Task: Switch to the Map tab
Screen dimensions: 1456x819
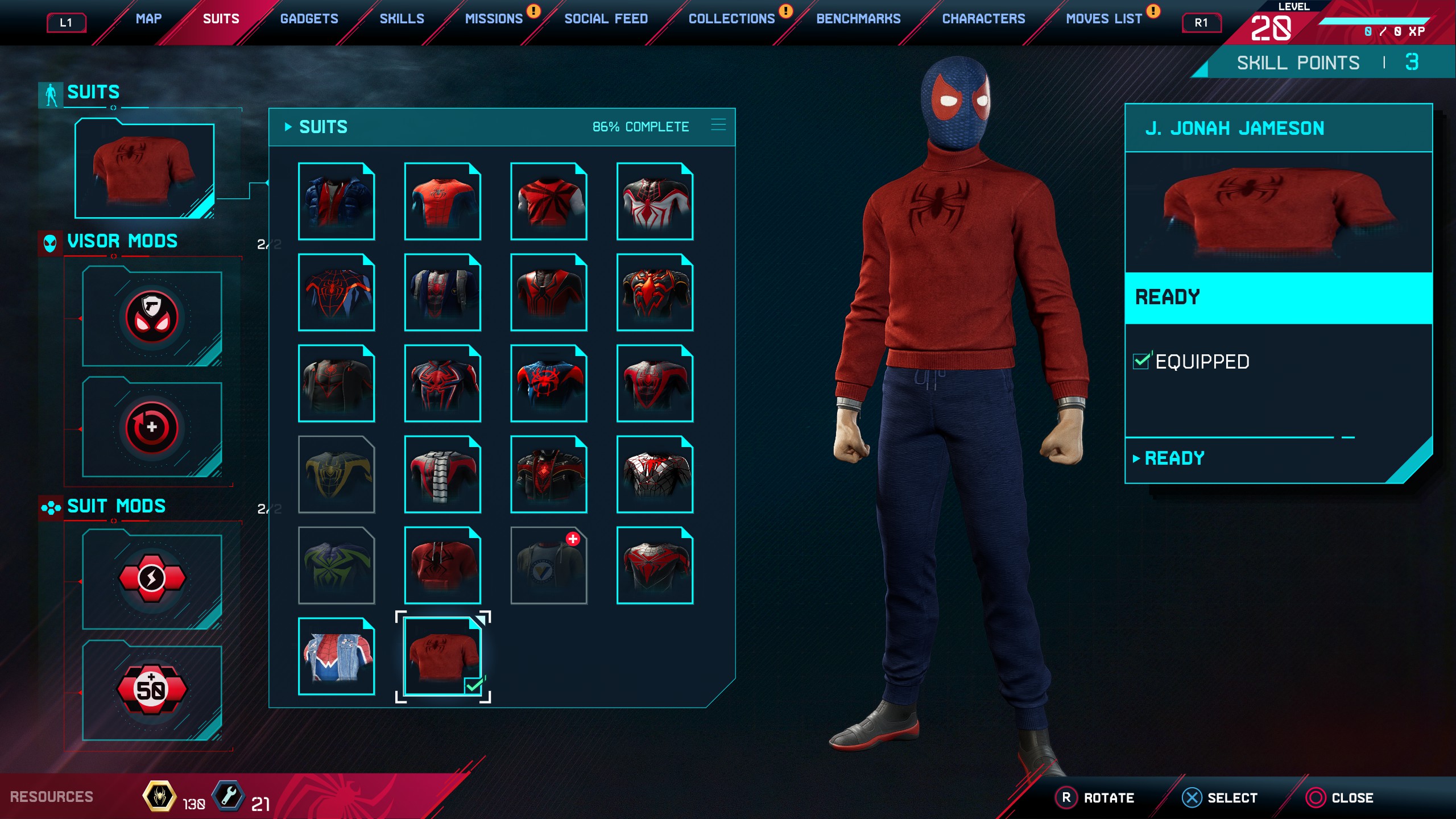Action: (x=148, y=19)
